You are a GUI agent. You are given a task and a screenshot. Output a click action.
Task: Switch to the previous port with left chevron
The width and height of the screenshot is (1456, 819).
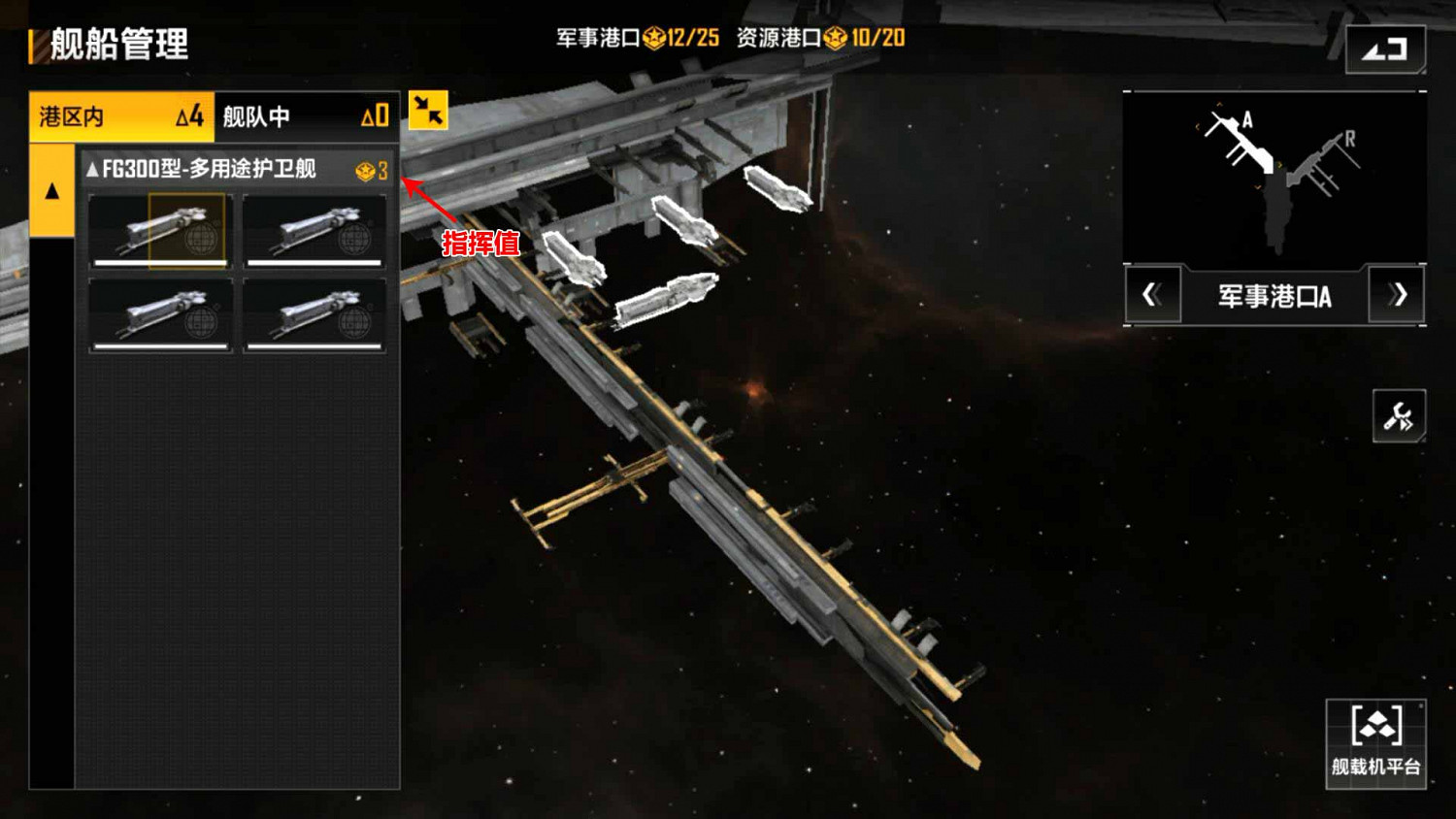pyautogui.click(x=1152, y=295)
